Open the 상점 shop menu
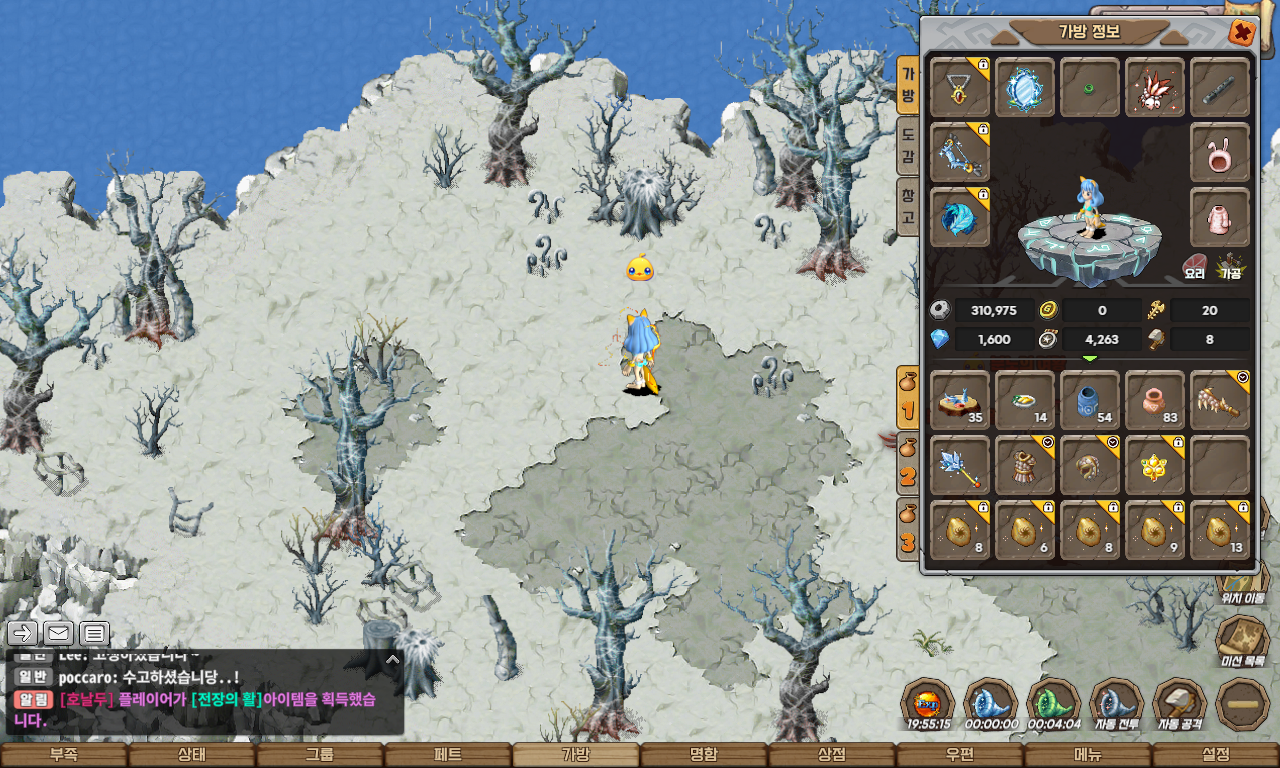This screenshot has width=1280, height=768. pyautogui.click(x=832, y=755)
